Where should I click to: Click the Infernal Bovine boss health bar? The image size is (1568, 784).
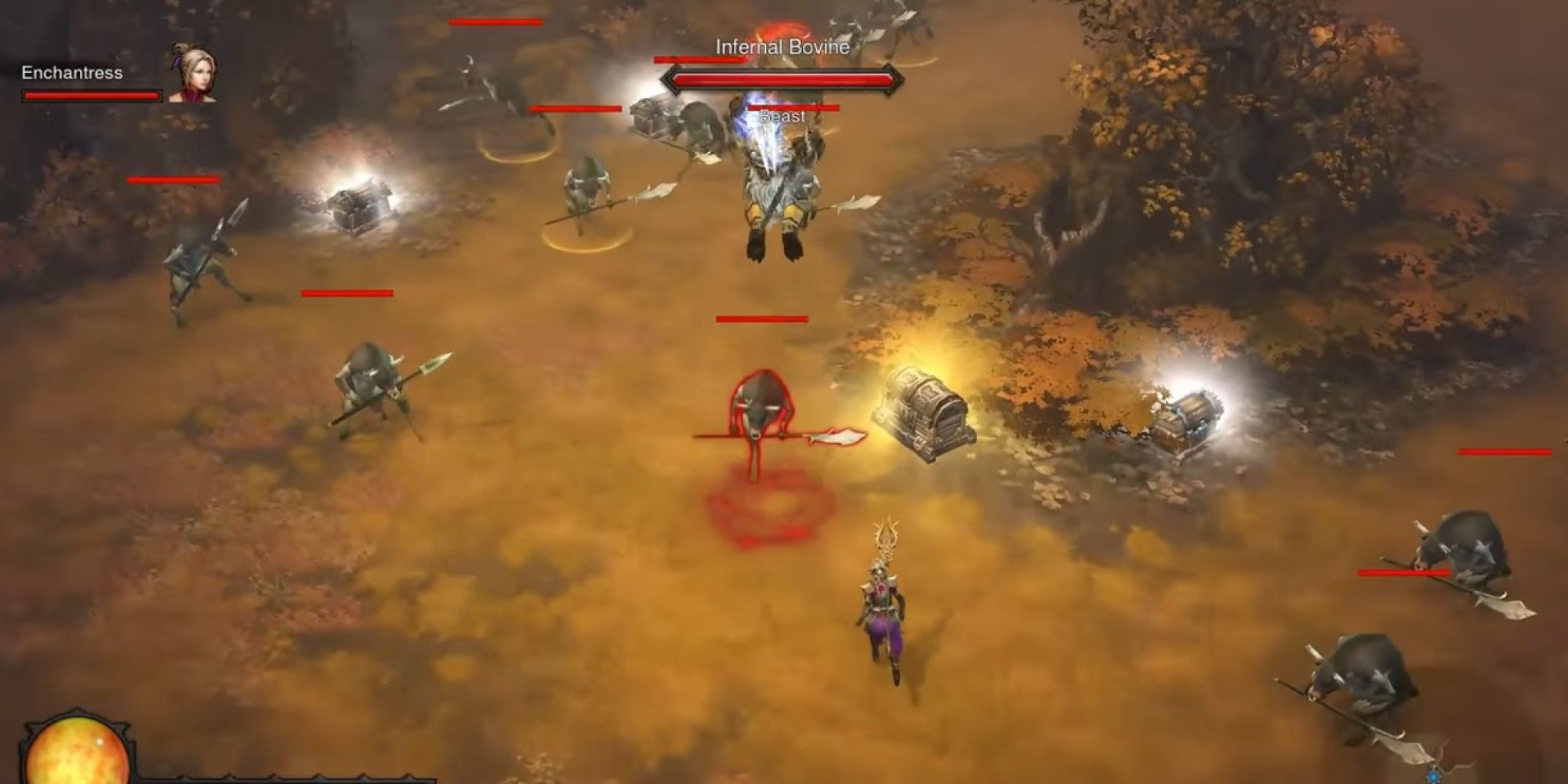pyautogui.click(x=784, y=78)
